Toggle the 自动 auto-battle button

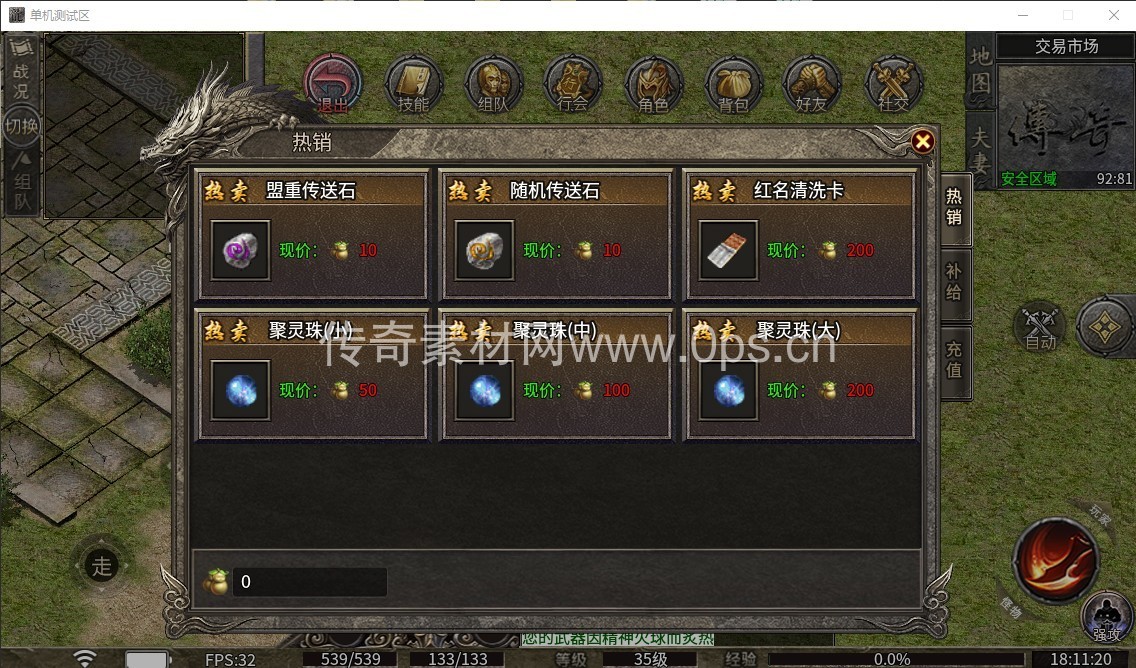[1040, 326]
